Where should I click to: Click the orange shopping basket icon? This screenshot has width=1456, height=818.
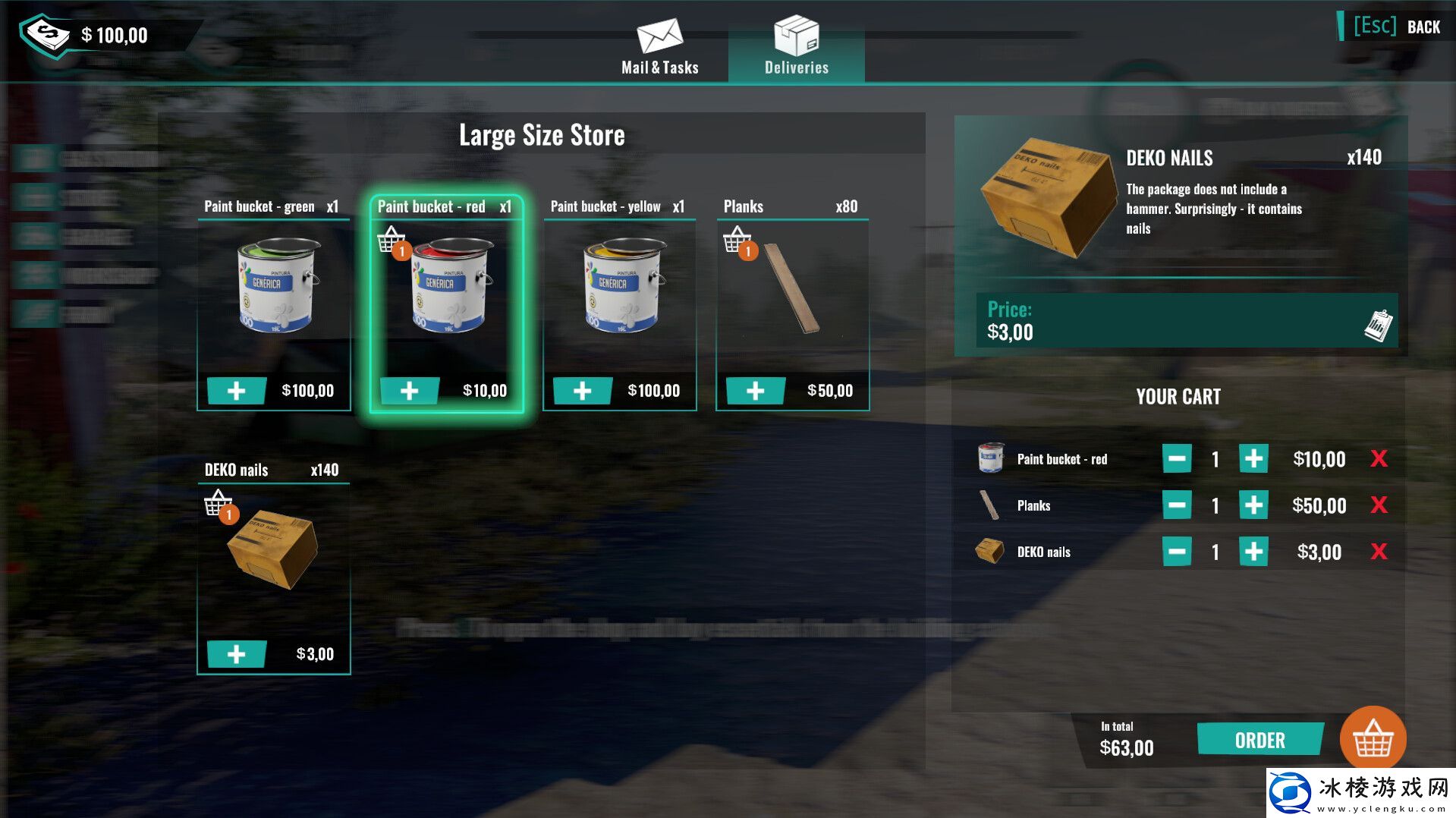pos(1373,738)
